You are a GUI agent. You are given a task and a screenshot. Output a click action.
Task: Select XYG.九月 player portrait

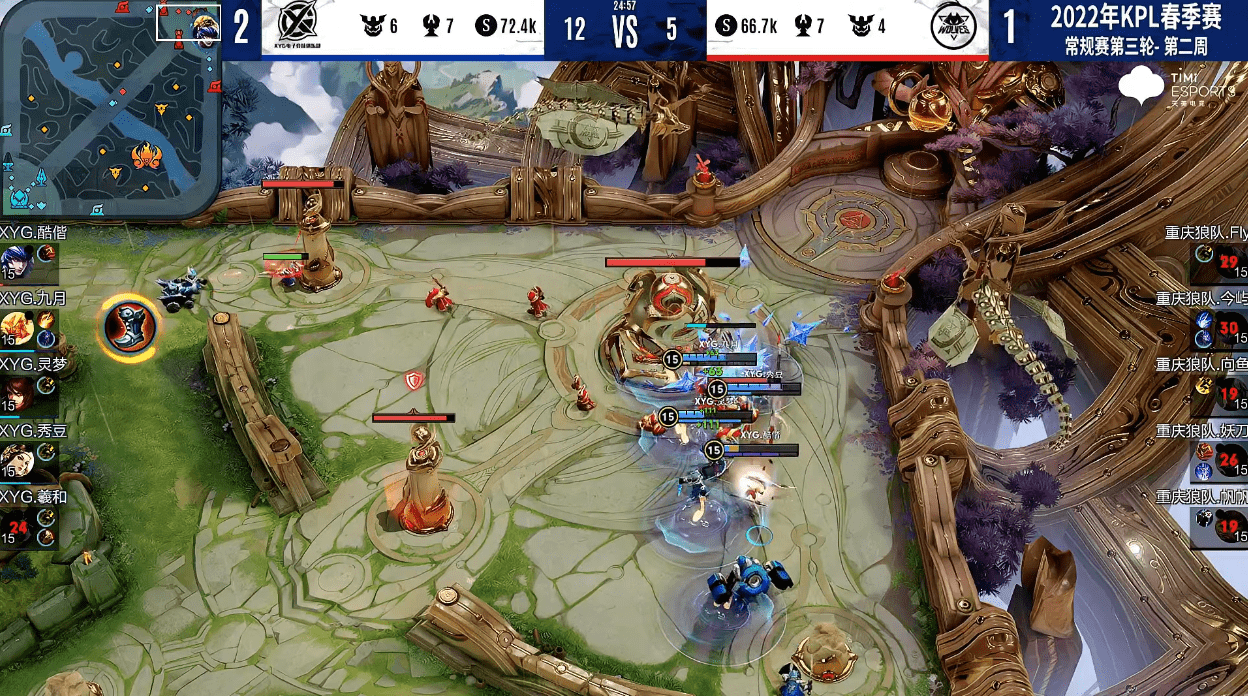click(x=17, y=329)
